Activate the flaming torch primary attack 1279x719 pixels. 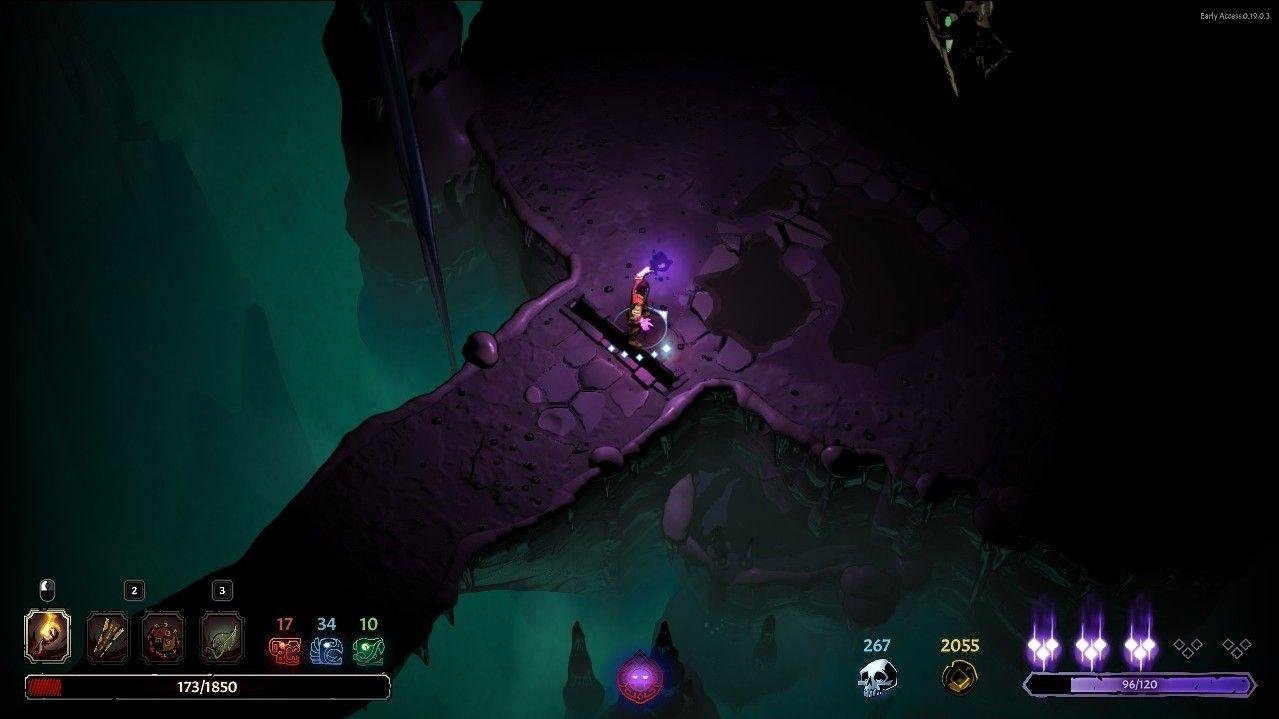(x=47, y=636)
